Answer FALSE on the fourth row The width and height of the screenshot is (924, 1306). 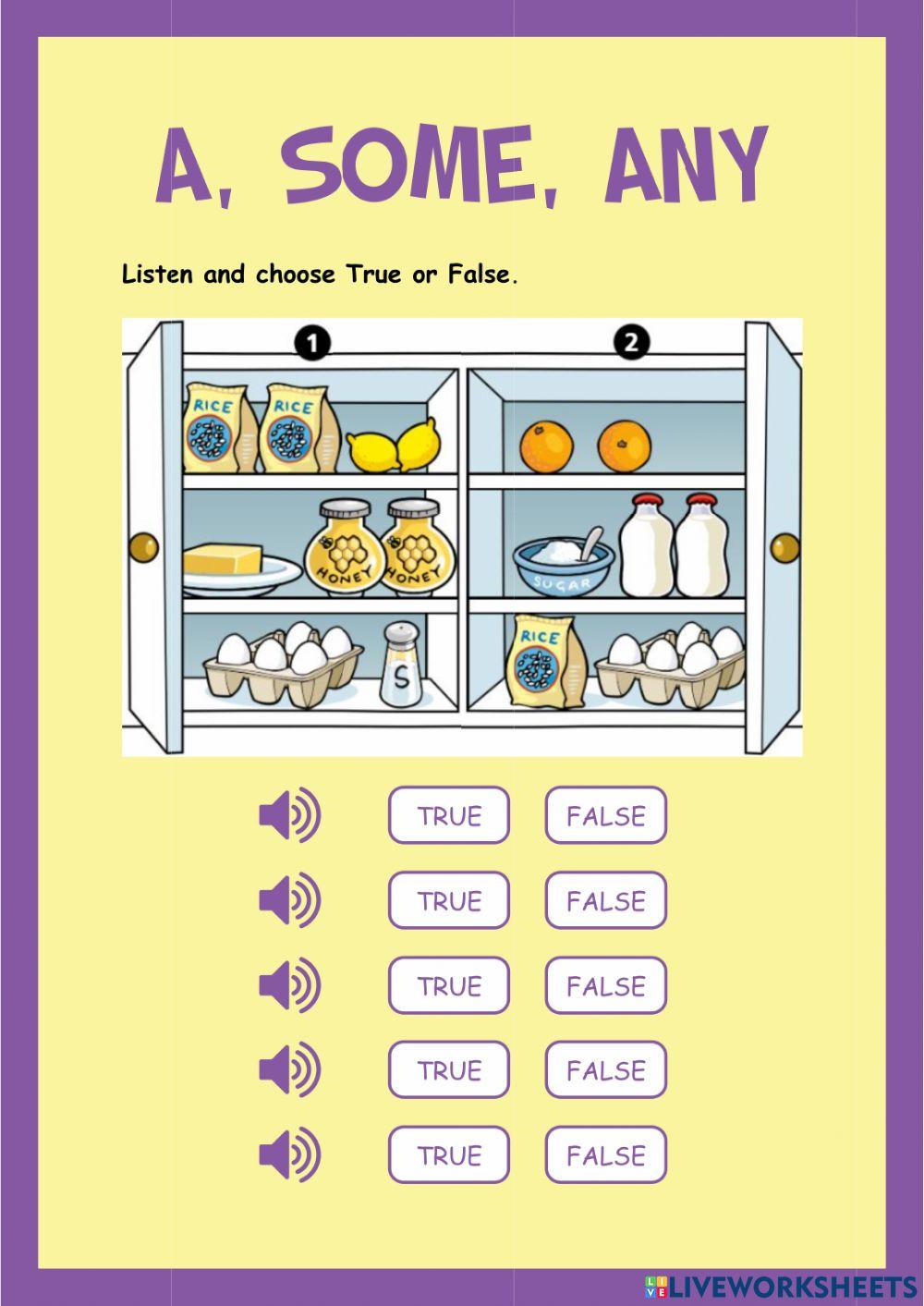click(605, 1070)
